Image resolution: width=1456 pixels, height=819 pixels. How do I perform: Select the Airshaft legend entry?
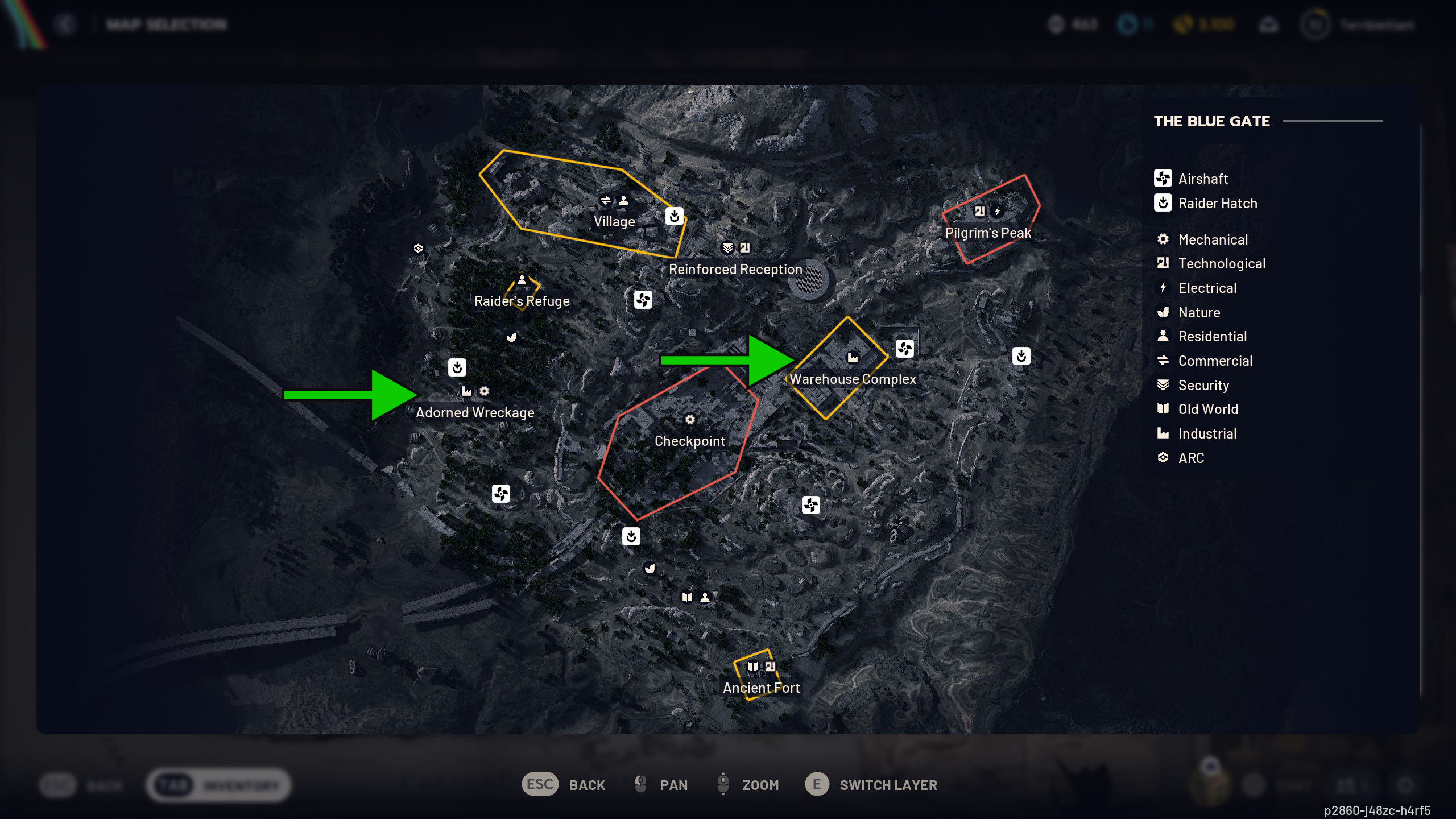[1203, 179]
